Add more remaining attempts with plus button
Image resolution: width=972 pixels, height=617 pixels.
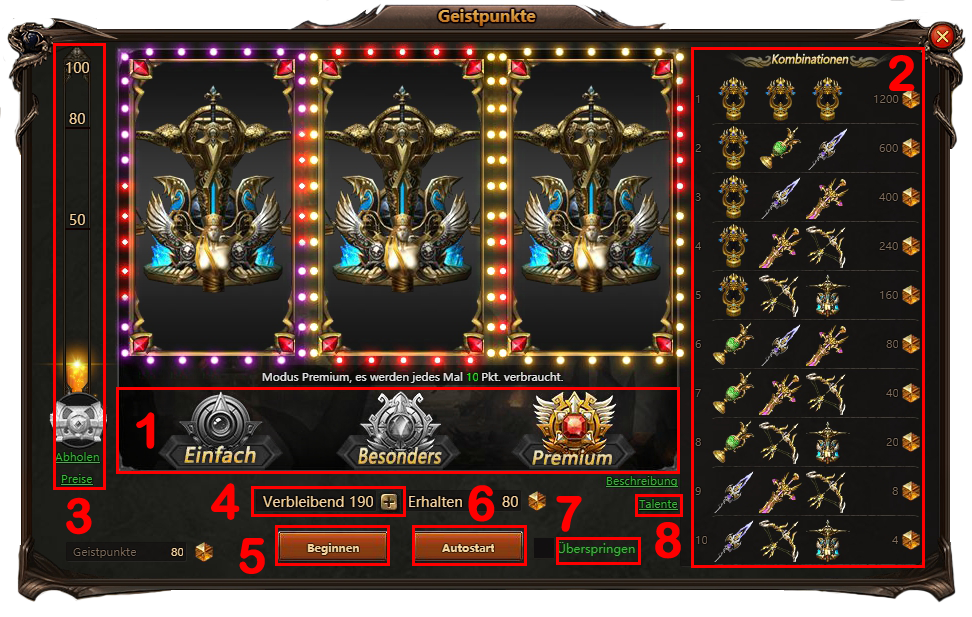(389, 501)
